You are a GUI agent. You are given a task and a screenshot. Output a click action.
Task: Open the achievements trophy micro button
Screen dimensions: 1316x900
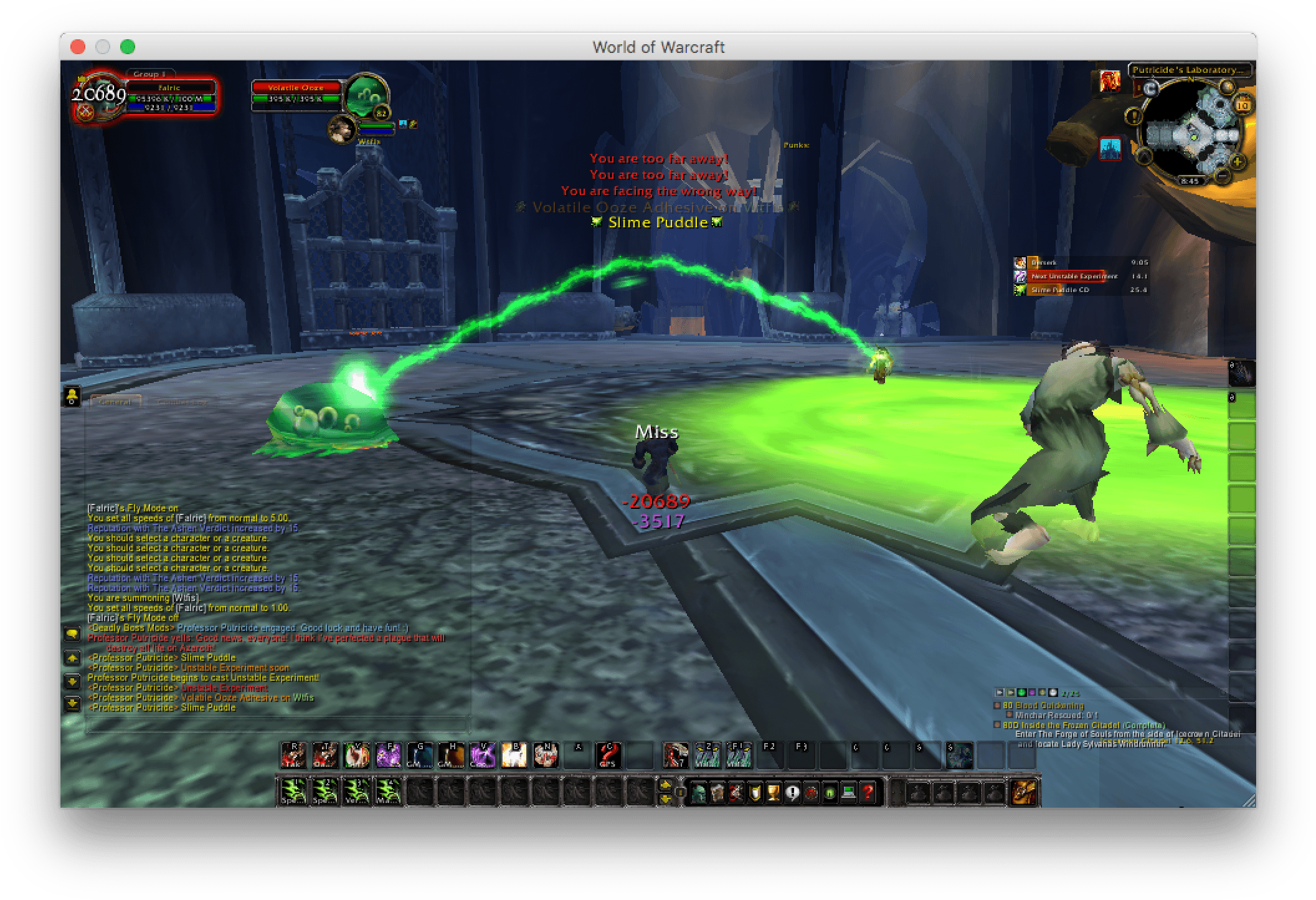774,793
